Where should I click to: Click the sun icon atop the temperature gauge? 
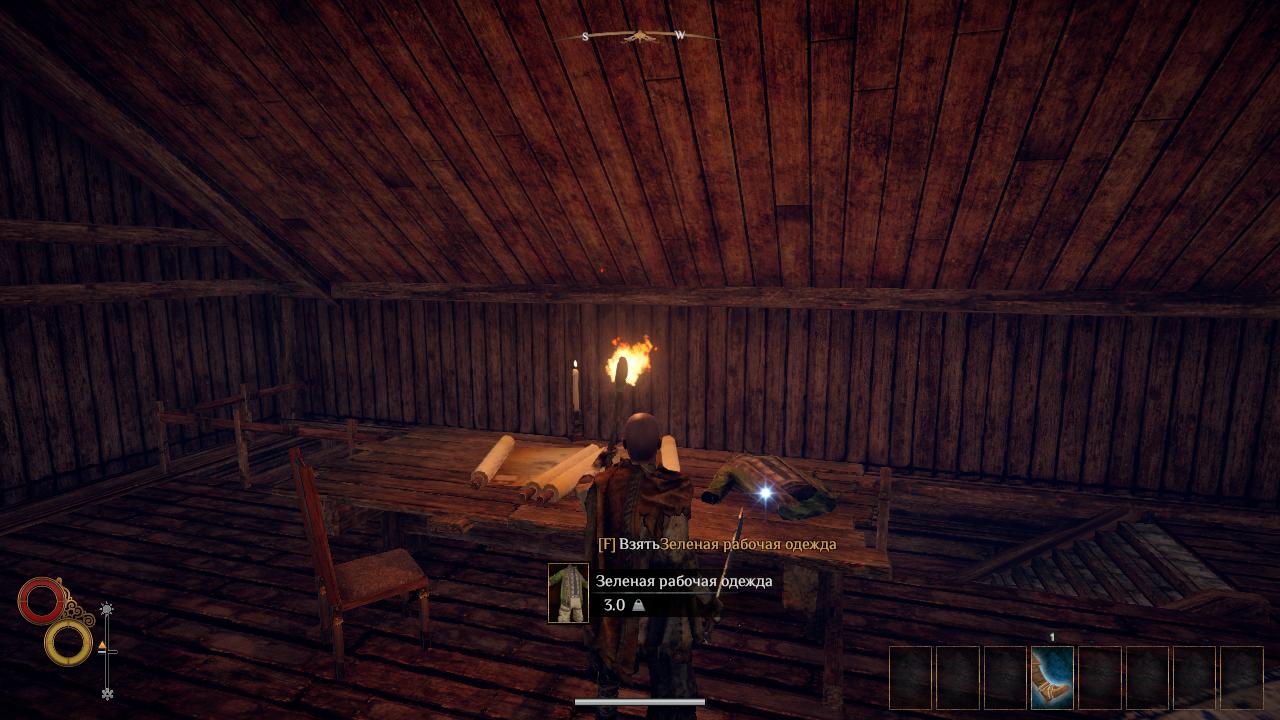click(x=106, y=608)
